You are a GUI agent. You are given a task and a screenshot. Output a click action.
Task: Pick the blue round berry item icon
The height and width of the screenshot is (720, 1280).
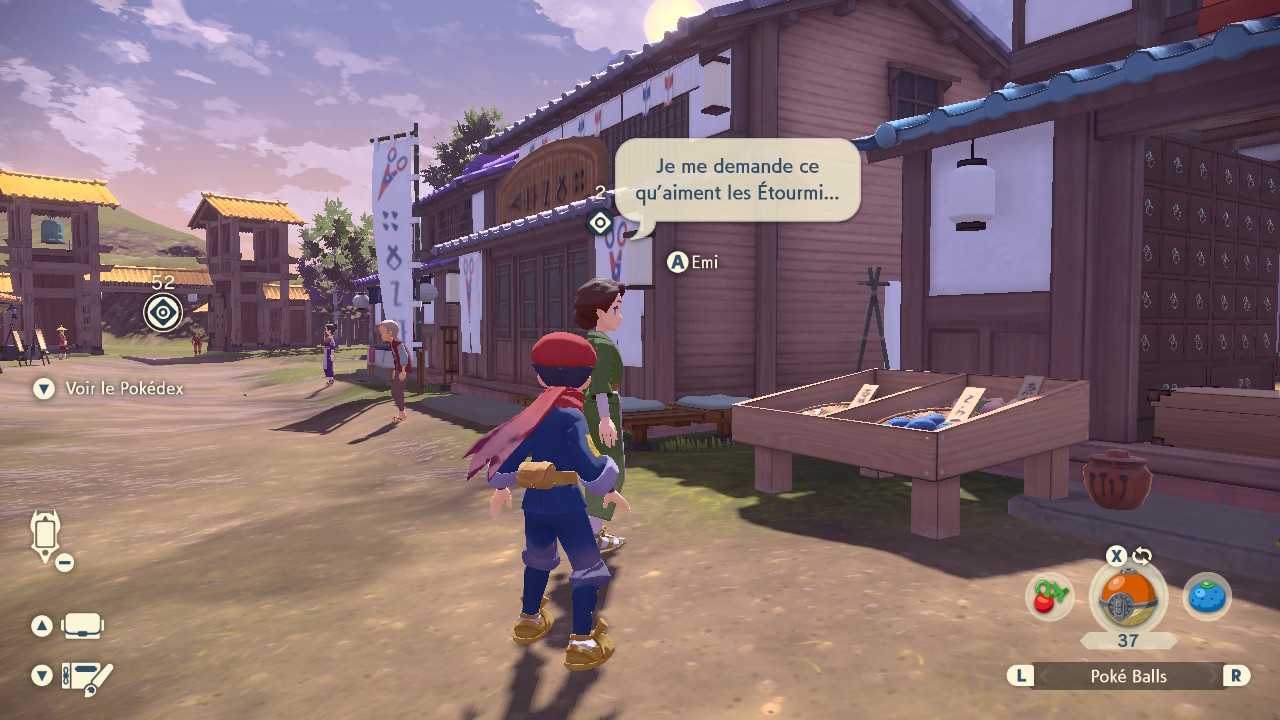1207,598
